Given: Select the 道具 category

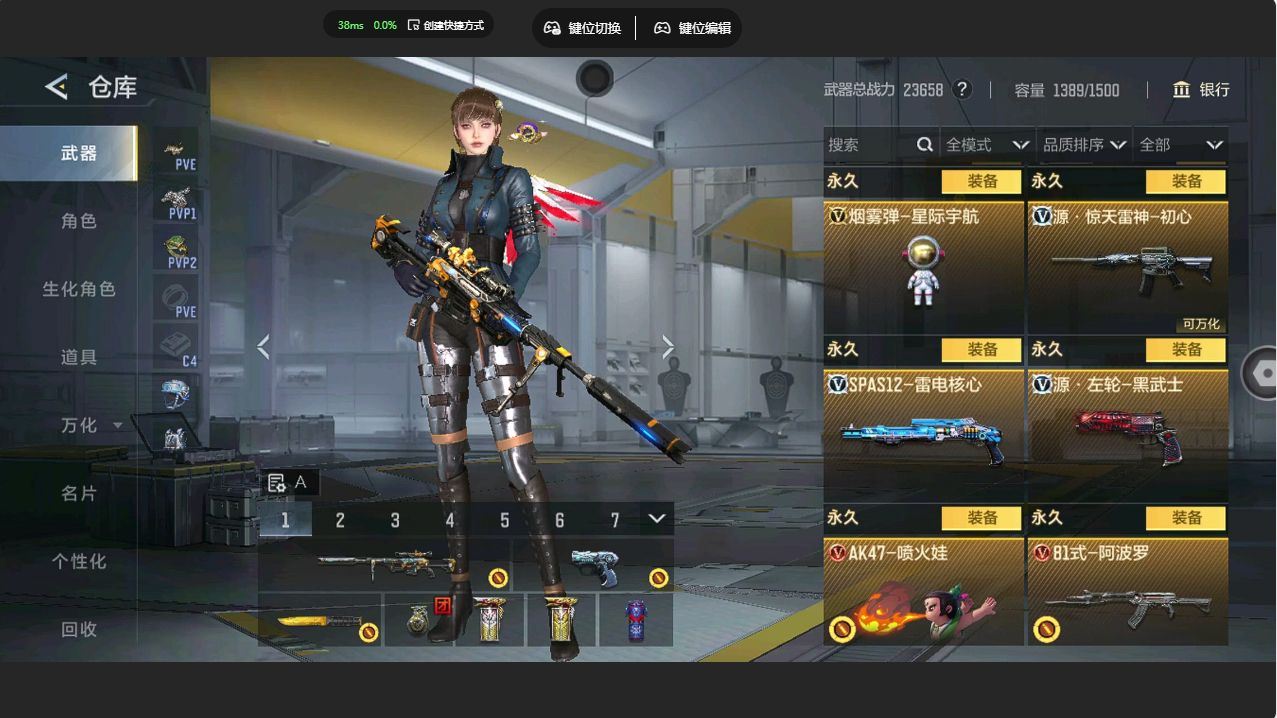Looking at the screenshot, I should 79,357.
